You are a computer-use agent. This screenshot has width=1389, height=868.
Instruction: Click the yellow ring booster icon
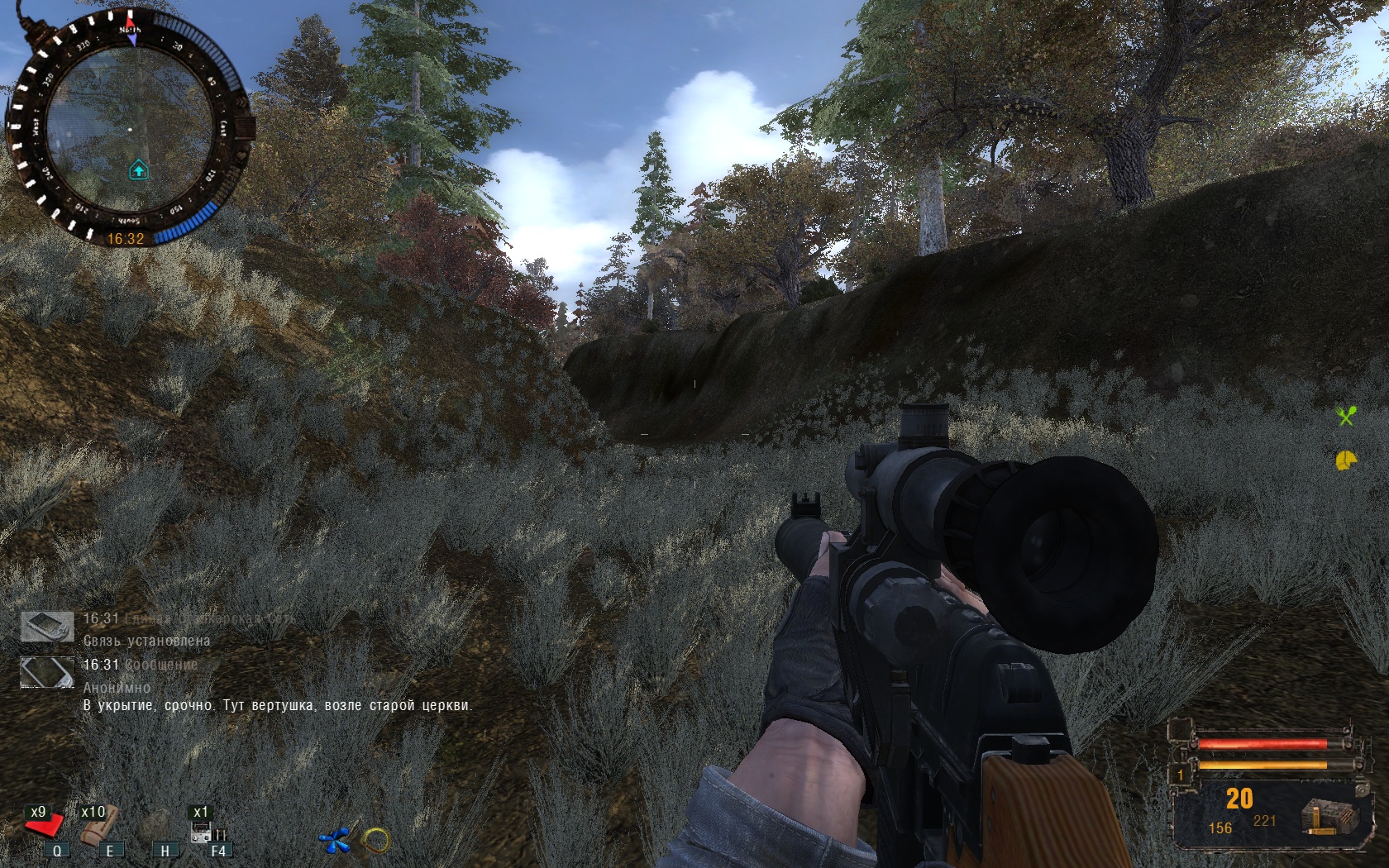point(376,841)
